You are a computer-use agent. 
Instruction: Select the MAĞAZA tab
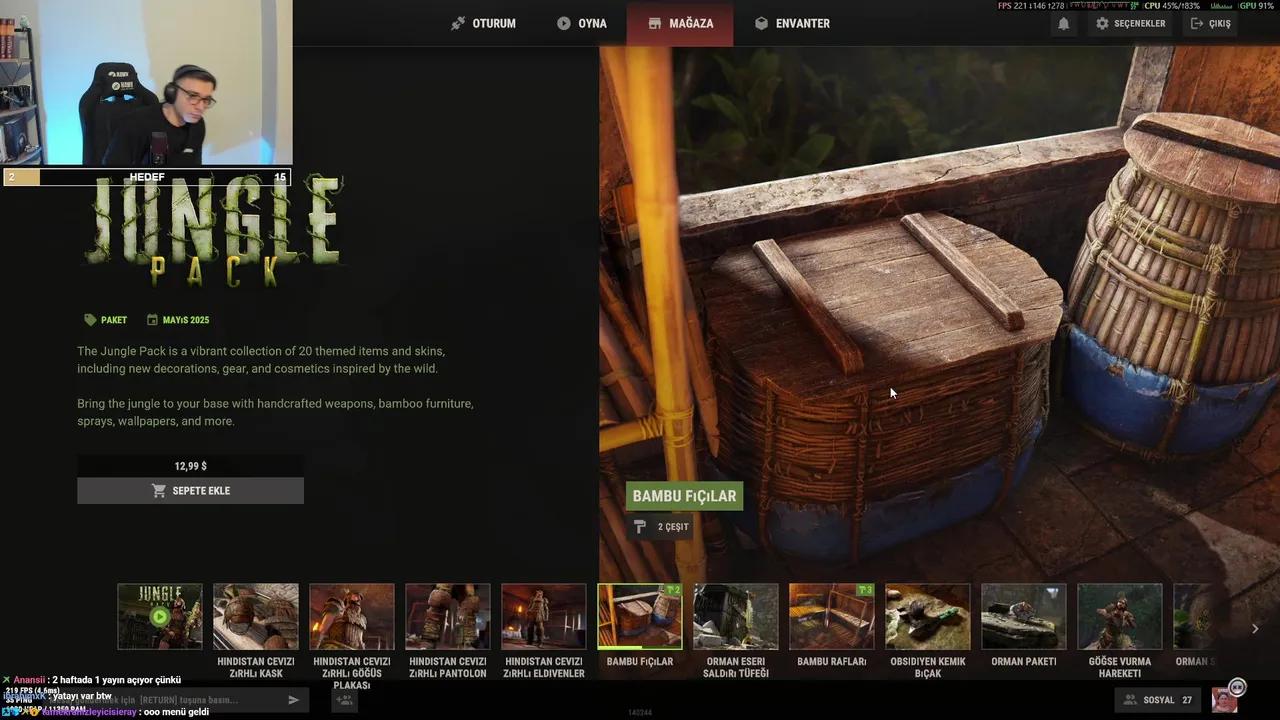(681, 23)
